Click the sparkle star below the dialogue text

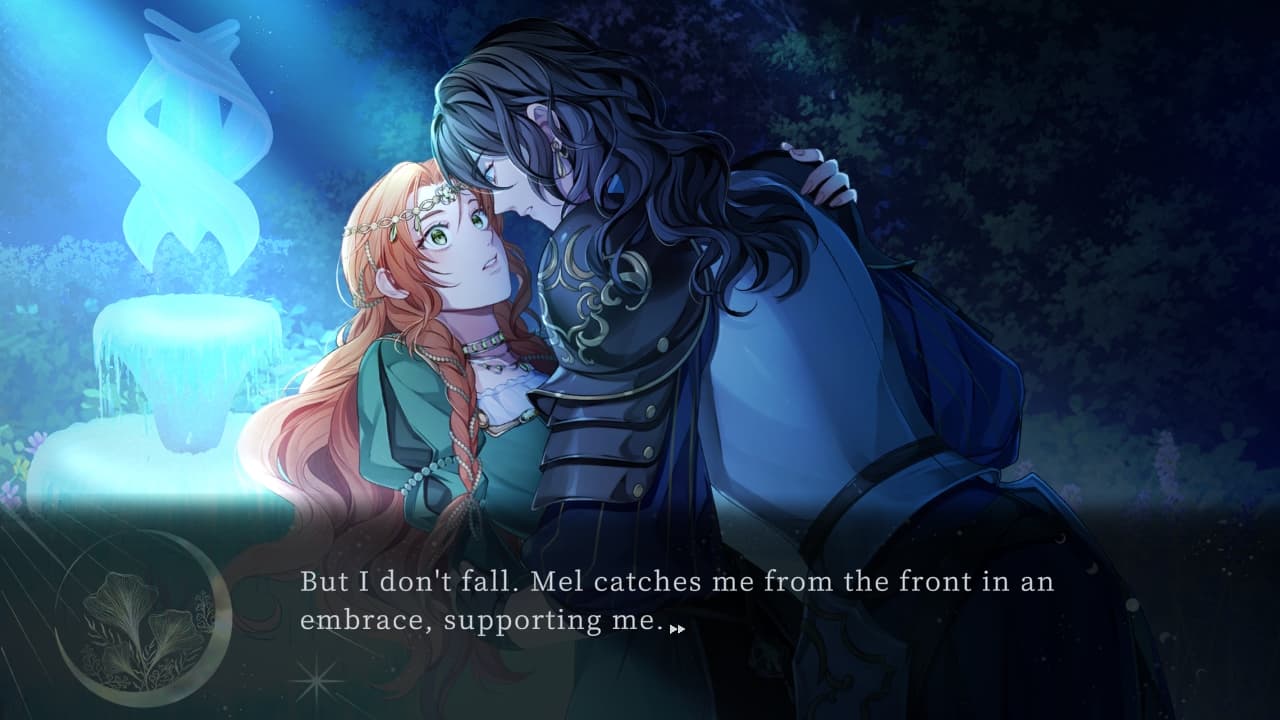click(315, 681)
